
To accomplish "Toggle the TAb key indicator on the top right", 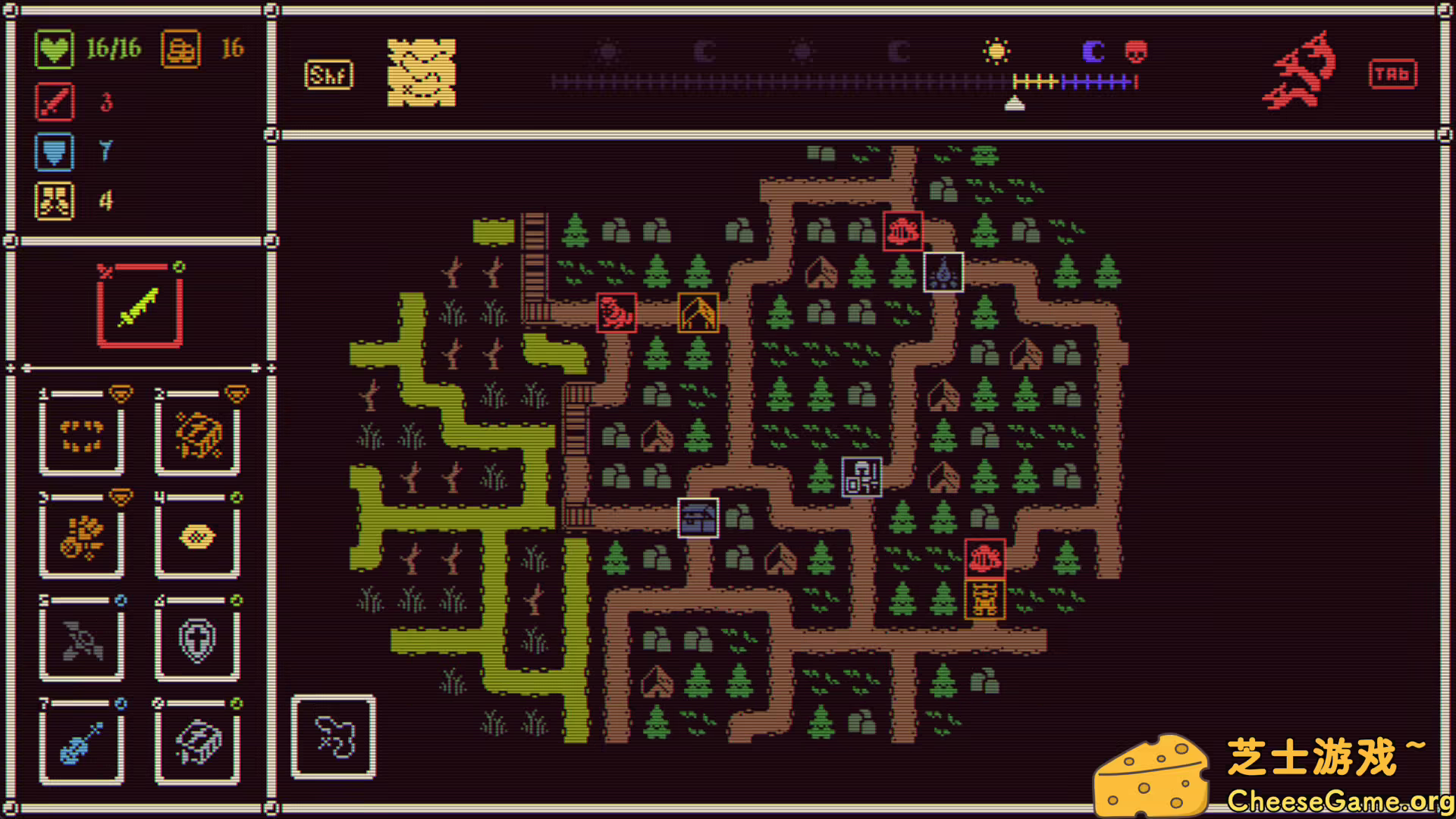I will point(1393,74).
